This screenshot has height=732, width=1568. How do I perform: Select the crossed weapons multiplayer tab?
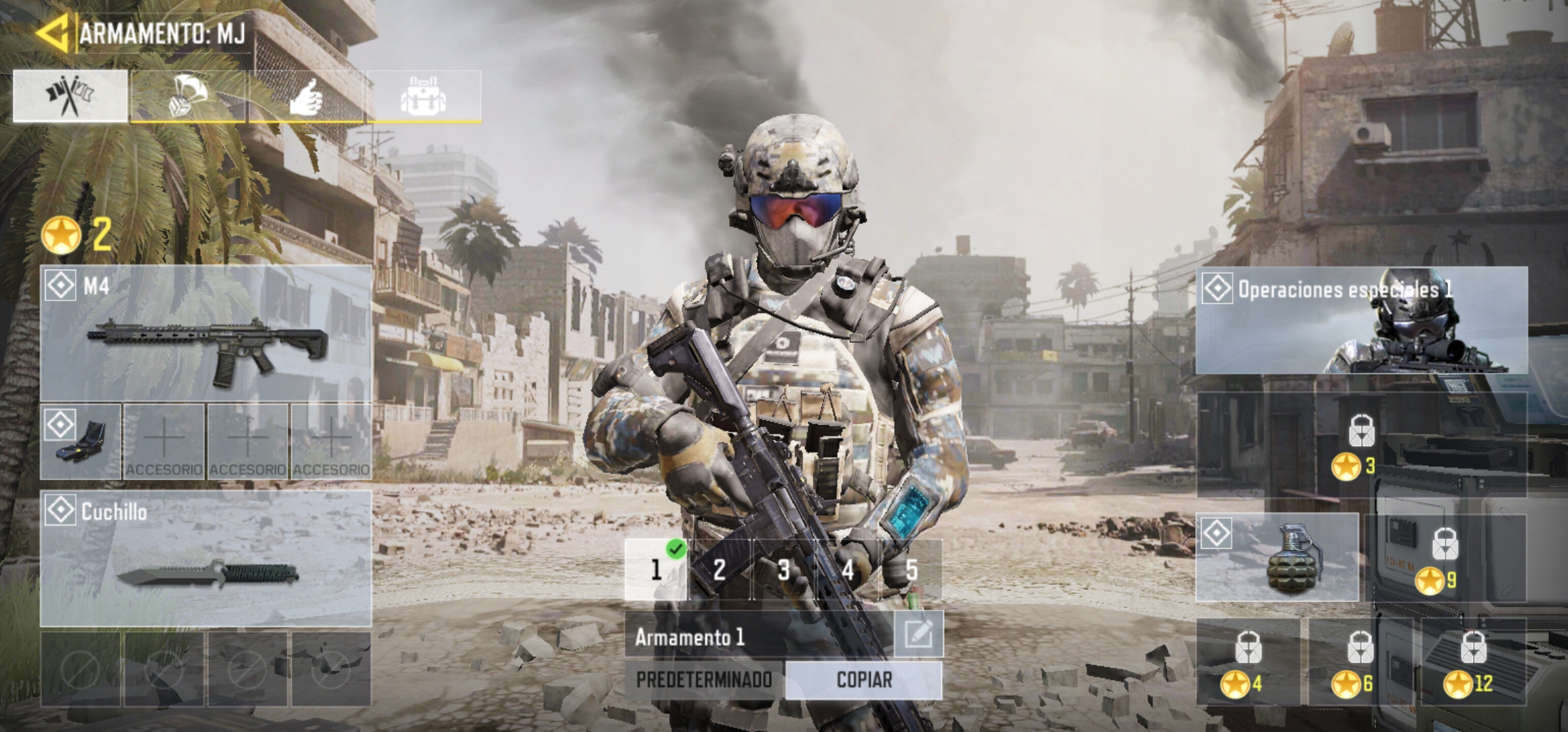pos(70,96)
